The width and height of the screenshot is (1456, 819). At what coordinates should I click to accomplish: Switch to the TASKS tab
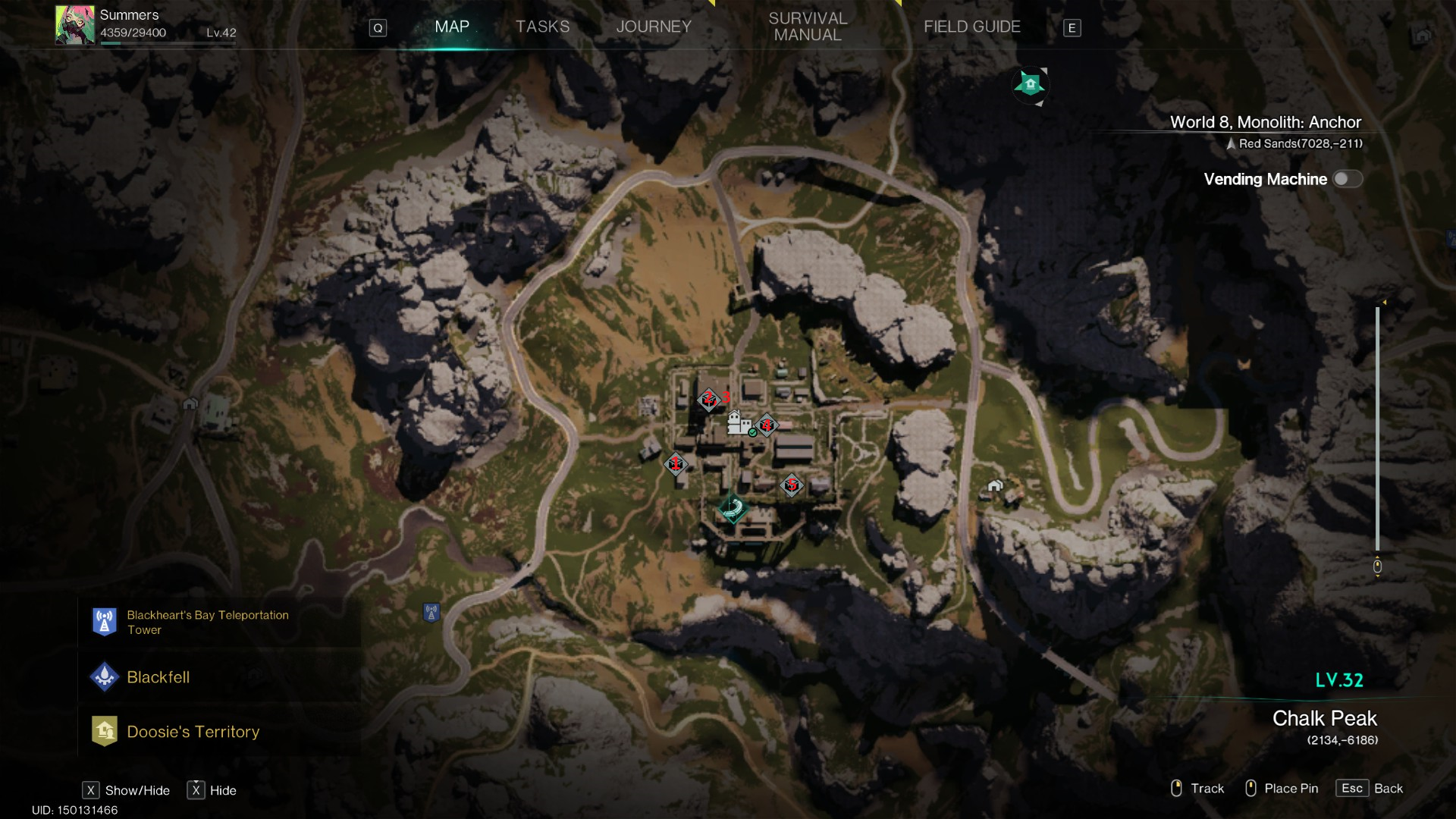pos(542,27)
